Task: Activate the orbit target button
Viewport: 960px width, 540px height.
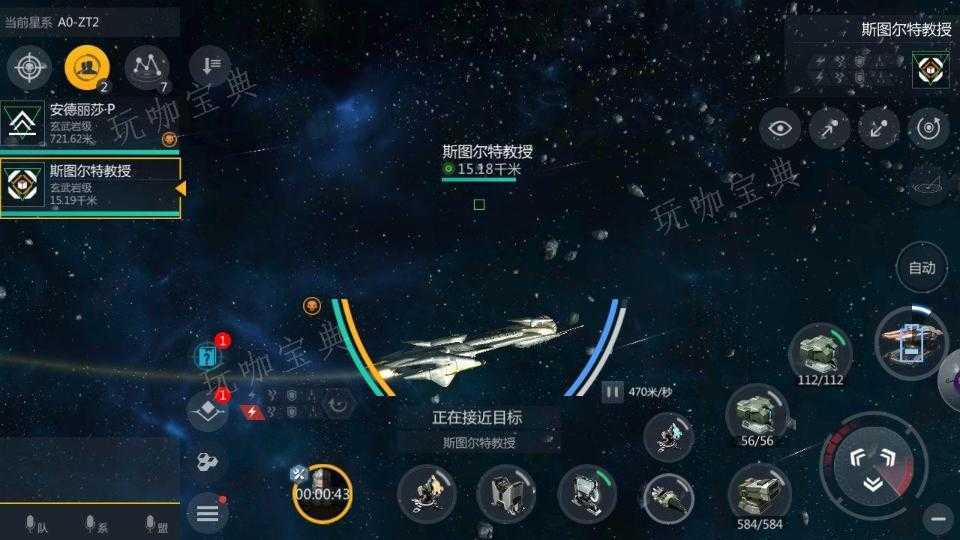Action: (x=929, y=128)
